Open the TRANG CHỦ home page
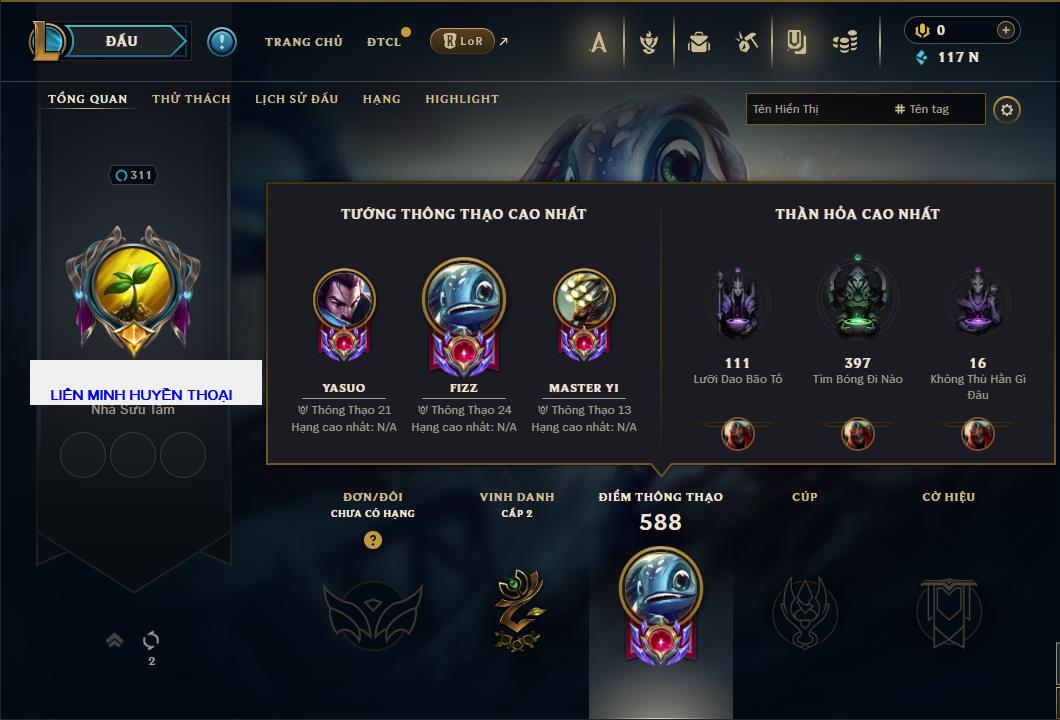This screenshot has height=720, width=1060. pos(303,42)
